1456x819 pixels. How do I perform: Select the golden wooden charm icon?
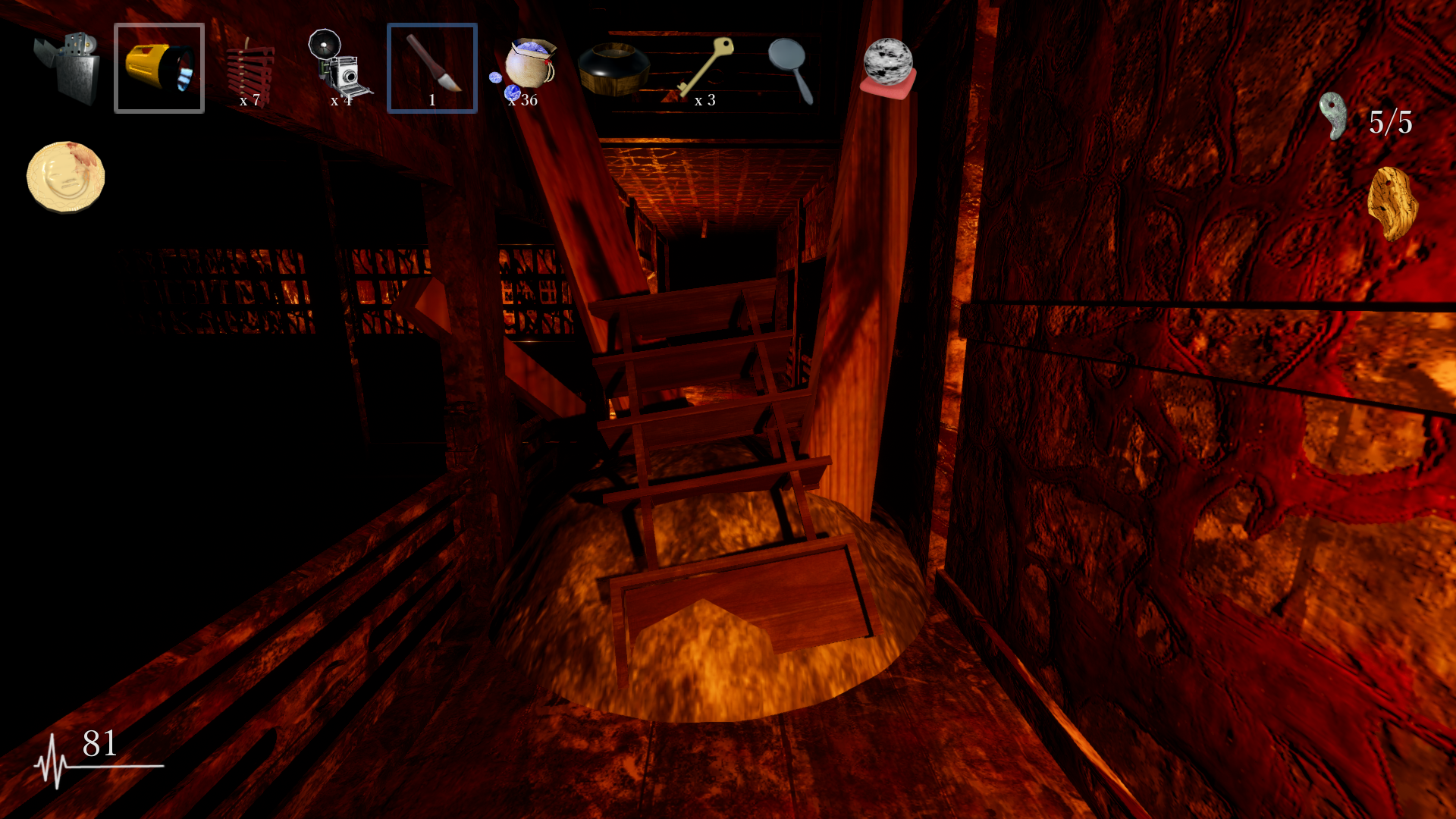coord(1392,203)
